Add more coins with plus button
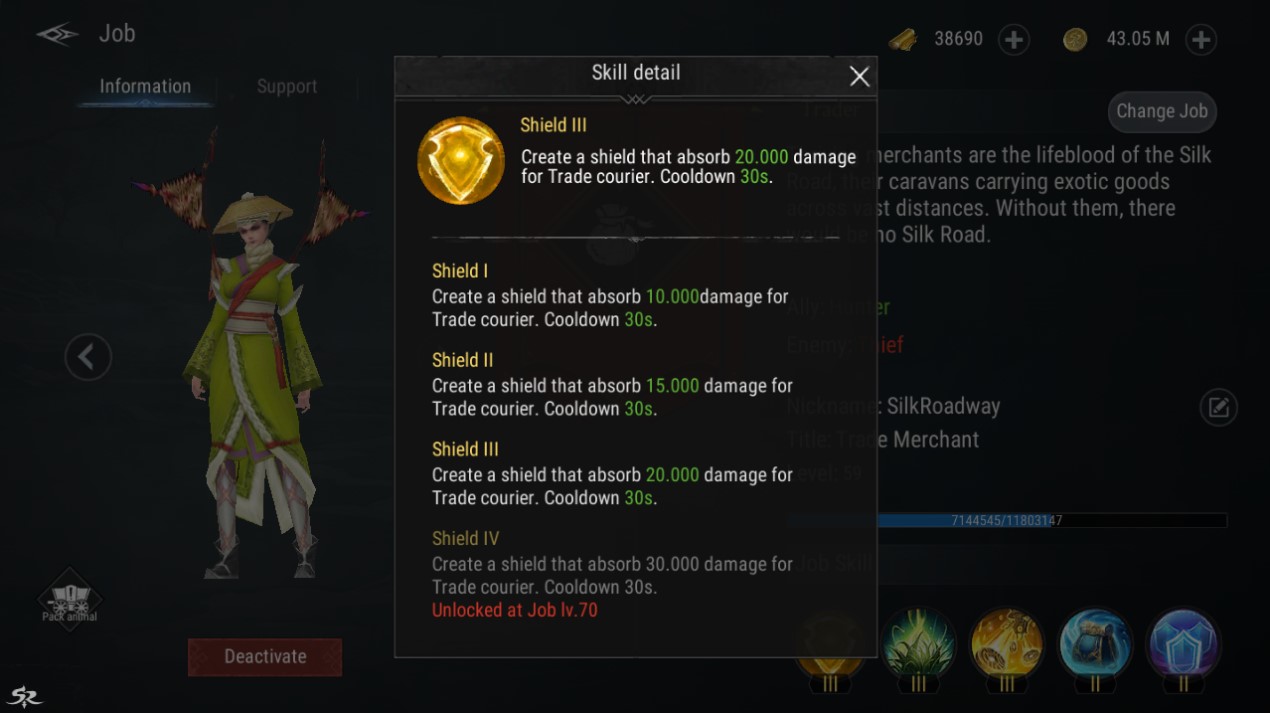Screen dimensions: 1270x713 (1200, 40)
